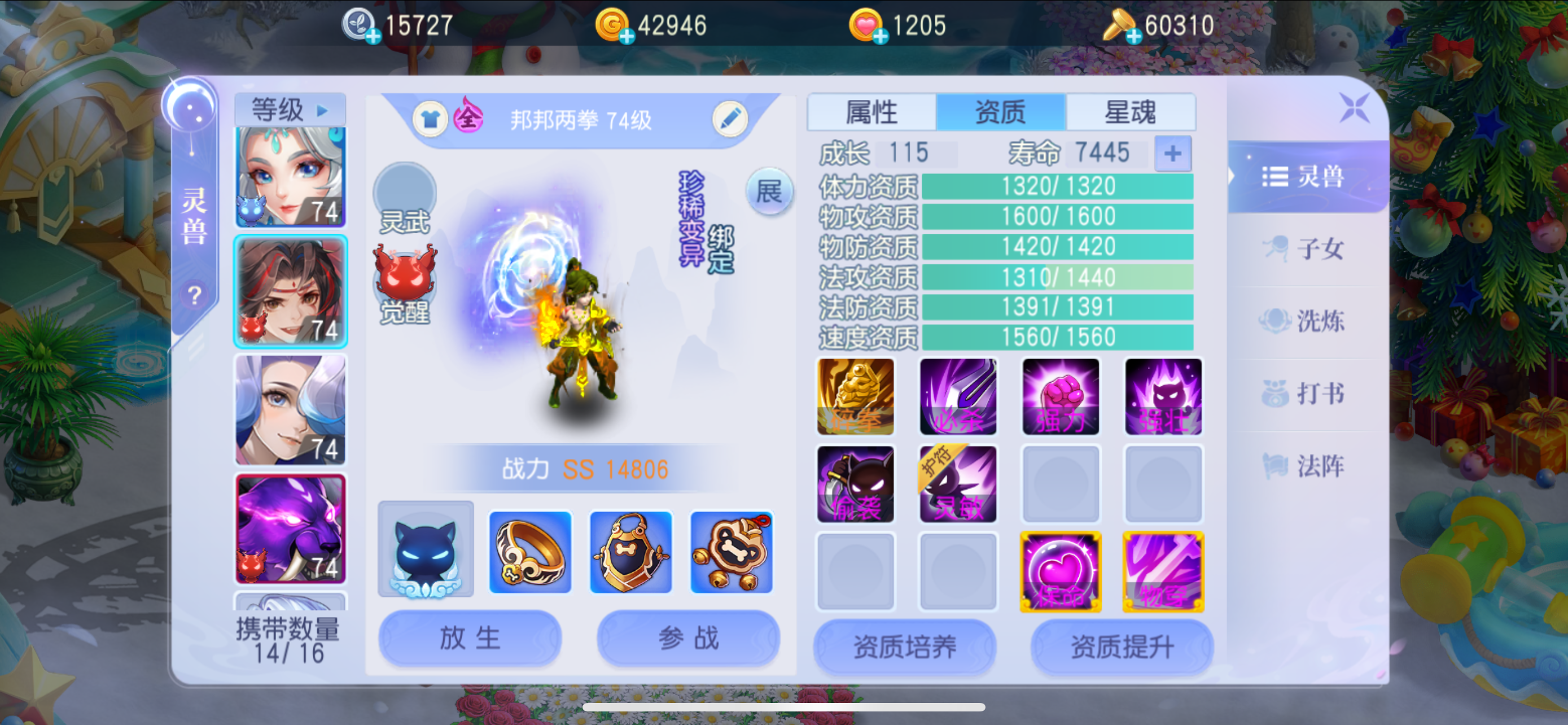Expand the 展 model display button
Screen dimensions: 1568x725
pos(769,192)
